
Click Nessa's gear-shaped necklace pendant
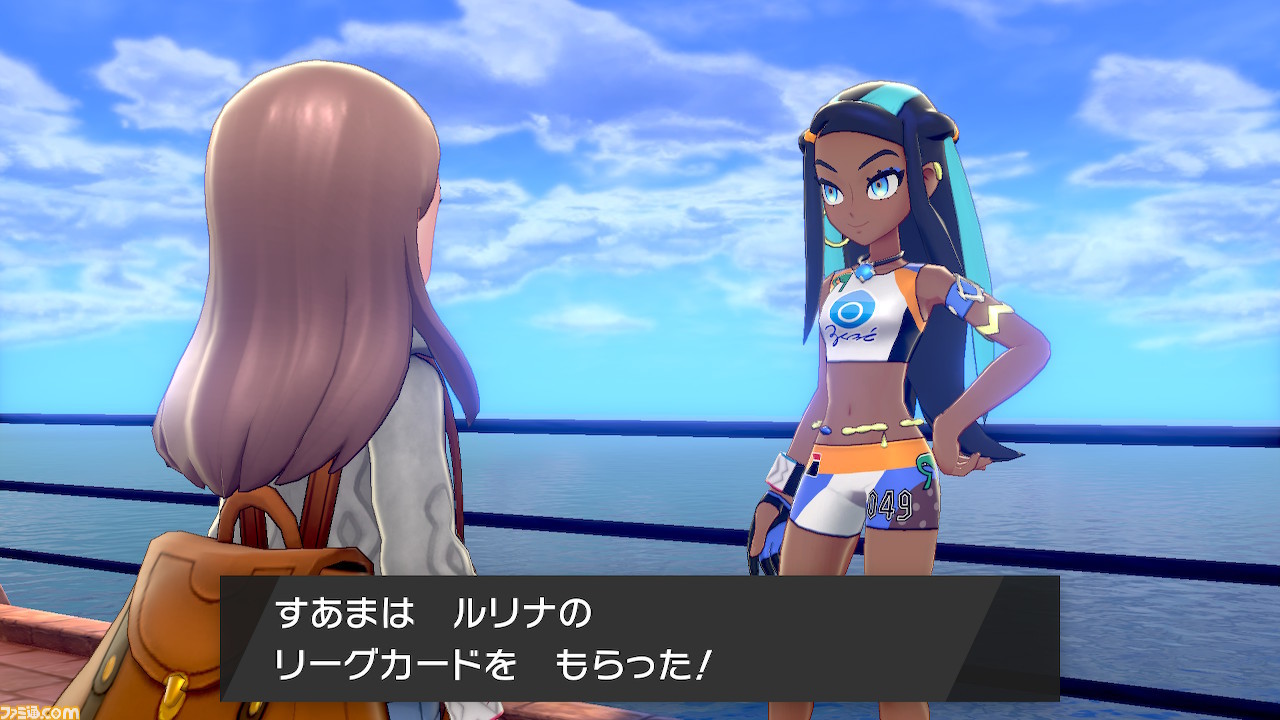tap(865, 272)
